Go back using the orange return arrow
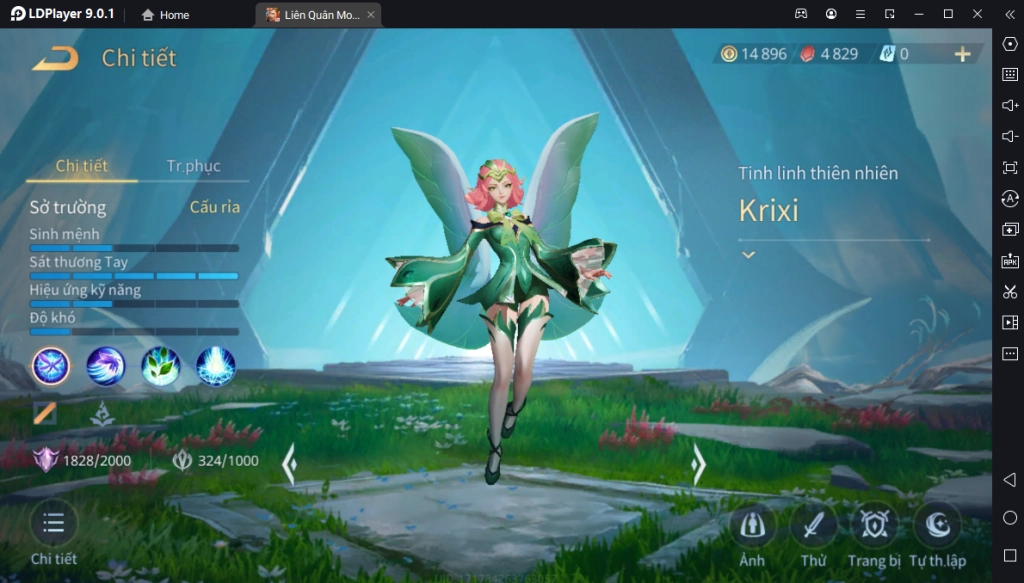This screenshot has width=1024, height=583. (55, 58)
